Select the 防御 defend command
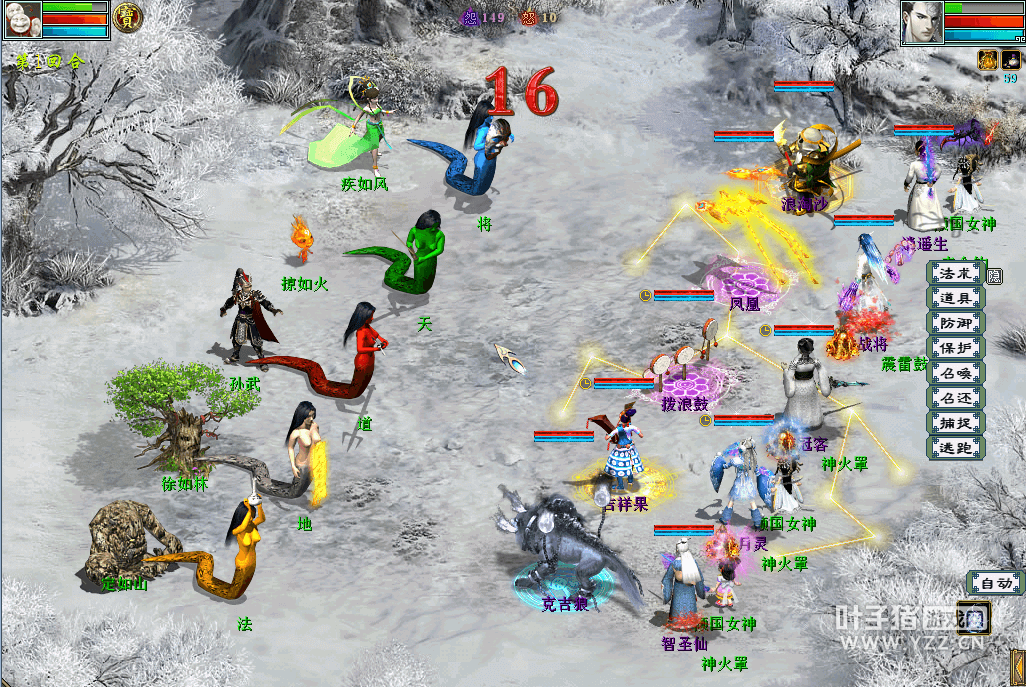The width and height of the screenshot is (1026, 687). [955, 323]
